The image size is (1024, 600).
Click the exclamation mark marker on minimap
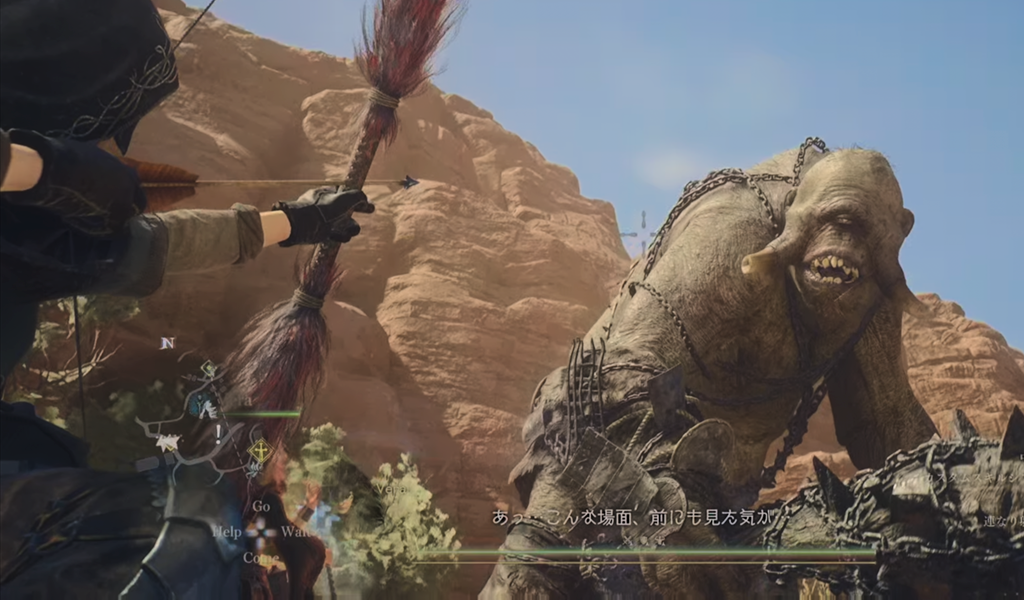click(x=217, y=433)
